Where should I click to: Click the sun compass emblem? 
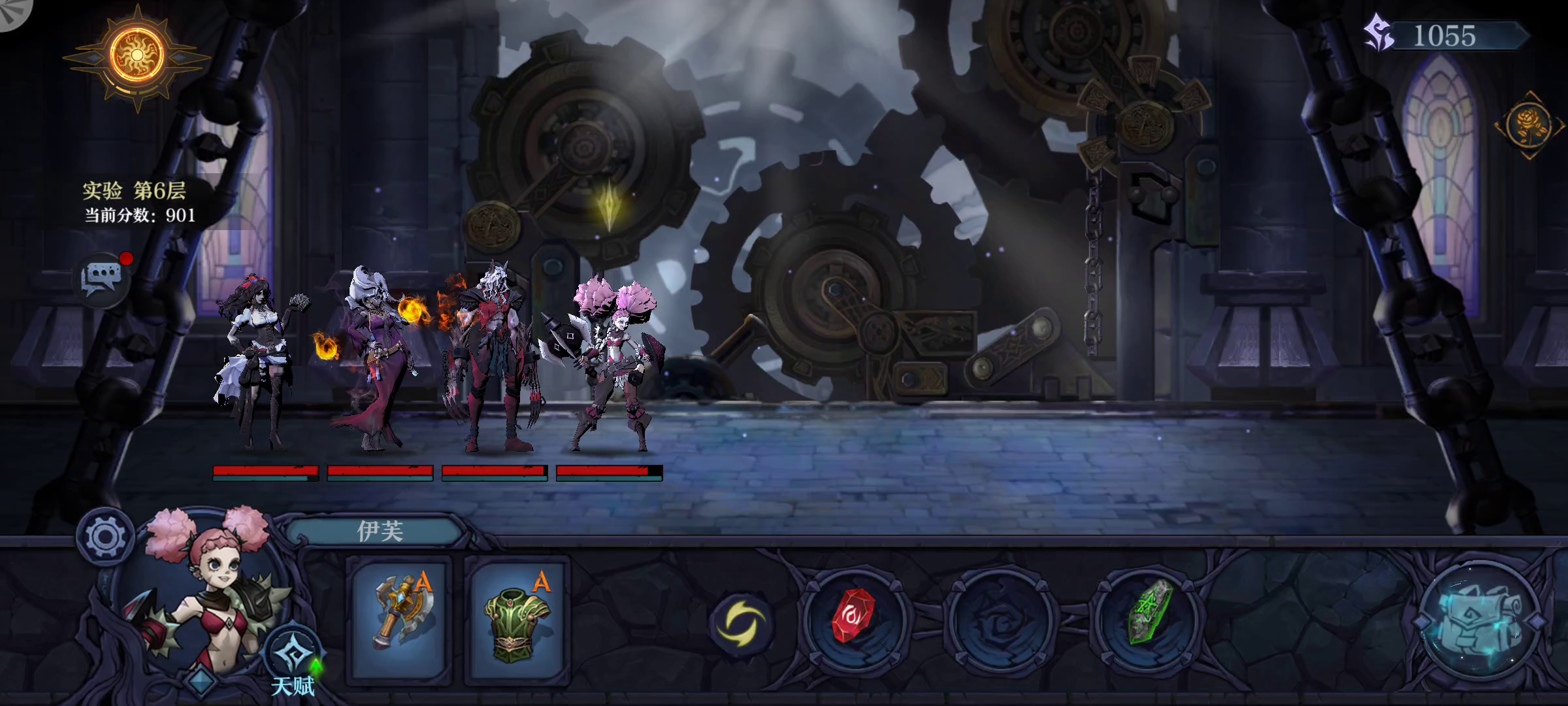pyautogui.click(x=137, y=56)
